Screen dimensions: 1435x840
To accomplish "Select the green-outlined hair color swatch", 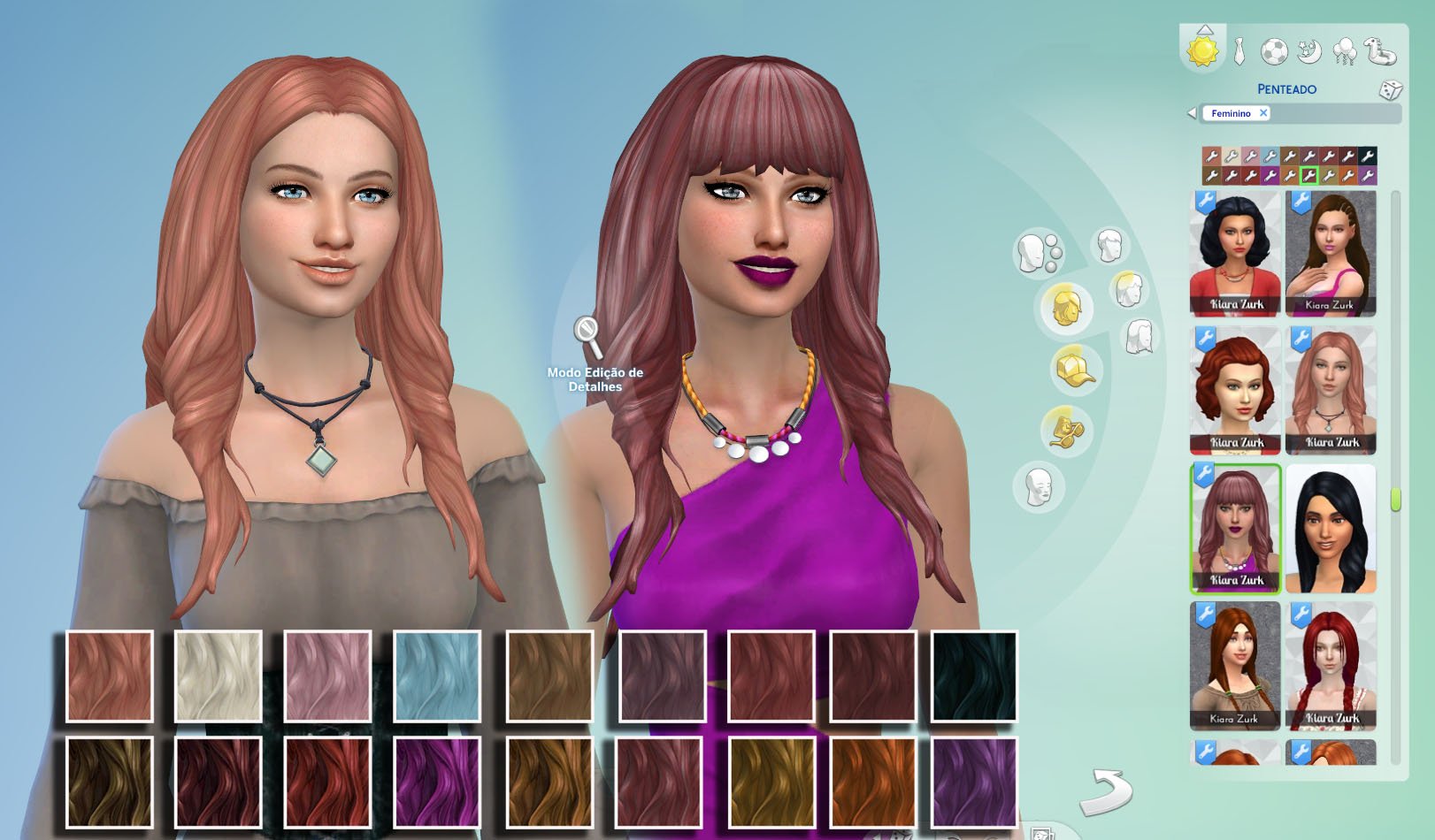I will pos(1309,176).
